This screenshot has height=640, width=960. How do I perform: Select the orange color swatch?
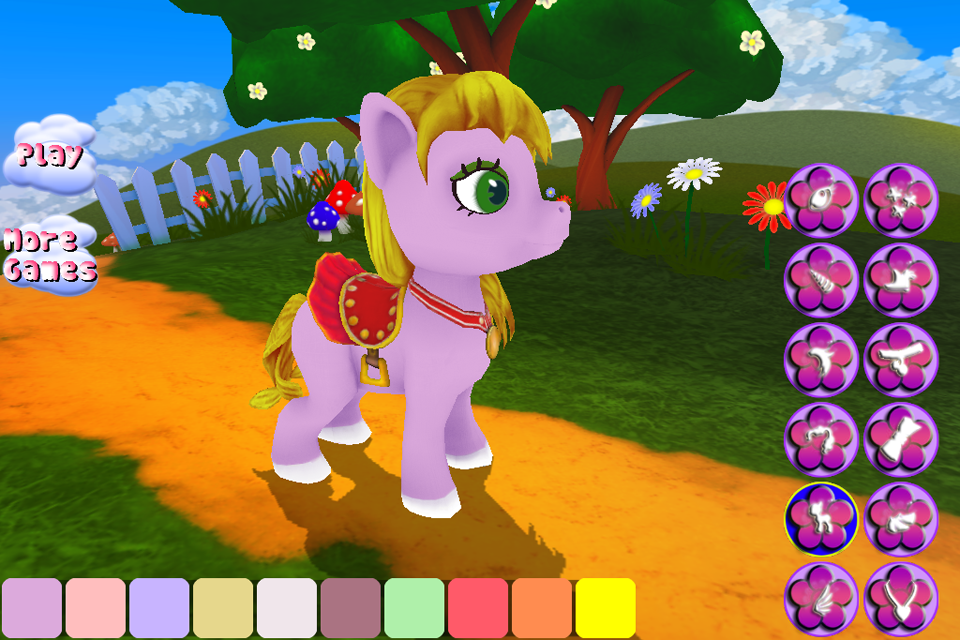click(543, 608)
